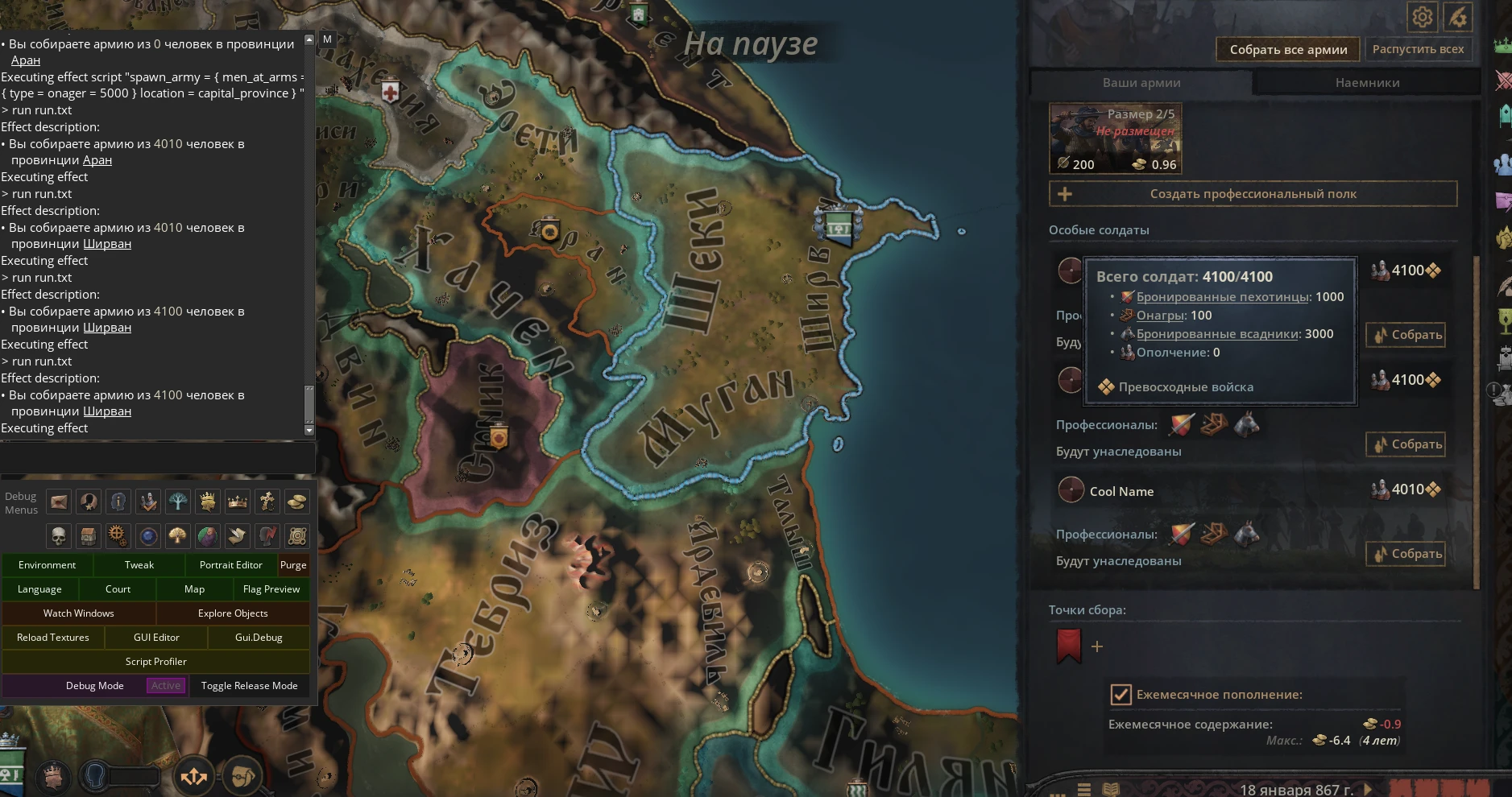Open the gold coins debug menu
Viewport: 1512px width, 797px height.
297,502
